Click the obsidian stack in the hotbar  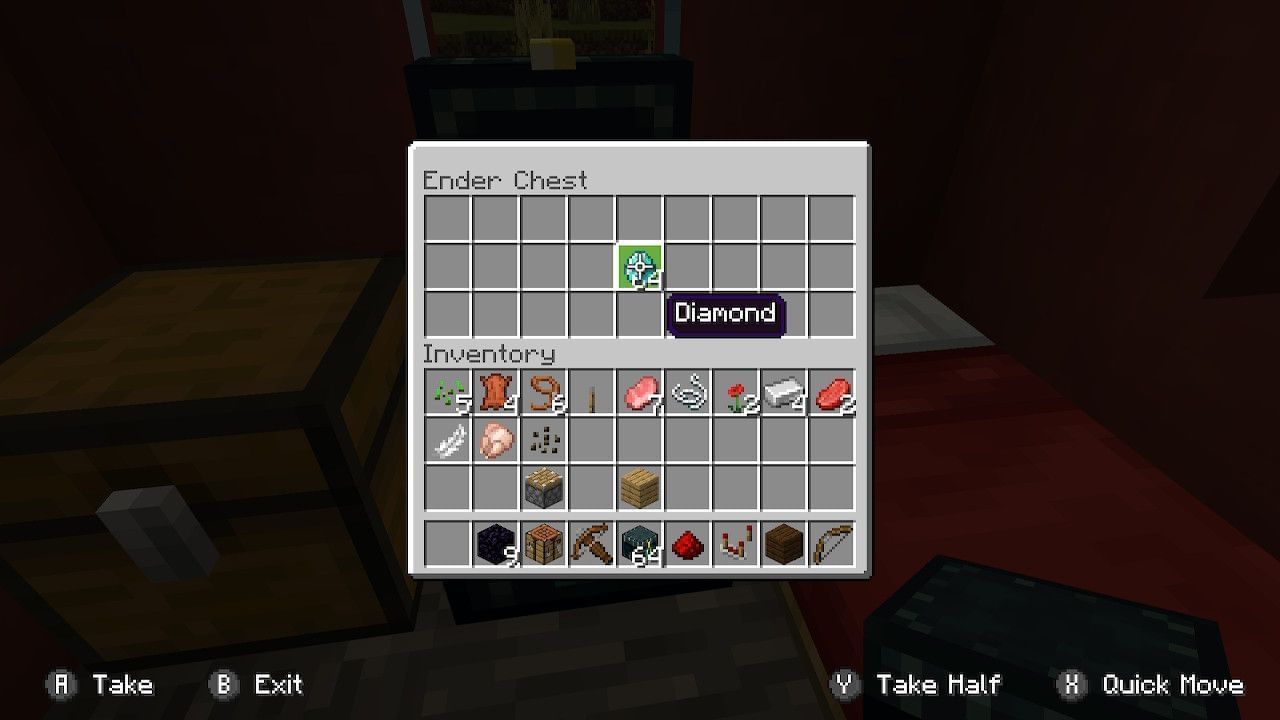pyautogui.click(x=495, y=541)
